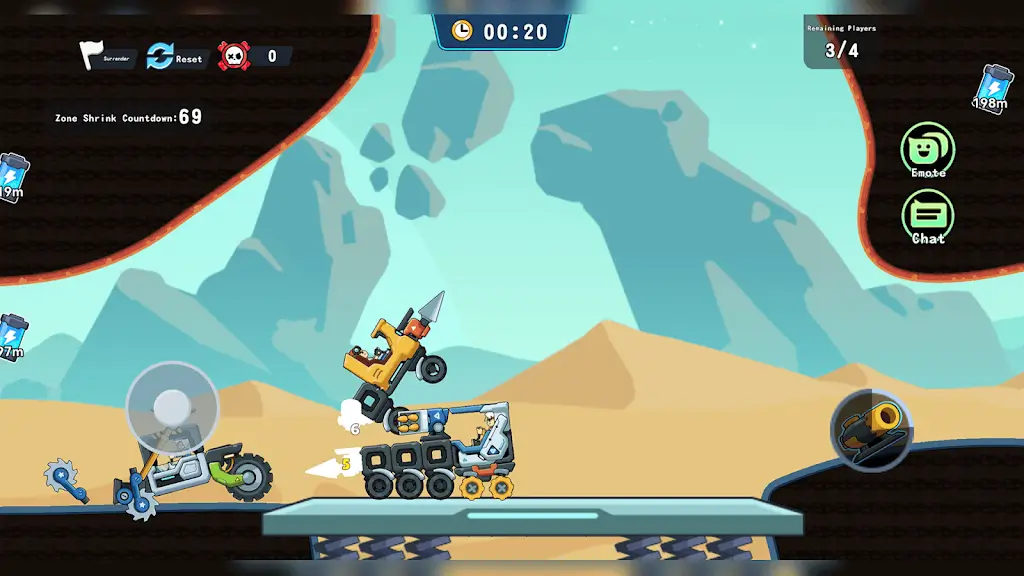Image resolution: width=1024 pixels, height=576 pixels.
Task: Tap the virtual movement joystick
Action: 172,407
